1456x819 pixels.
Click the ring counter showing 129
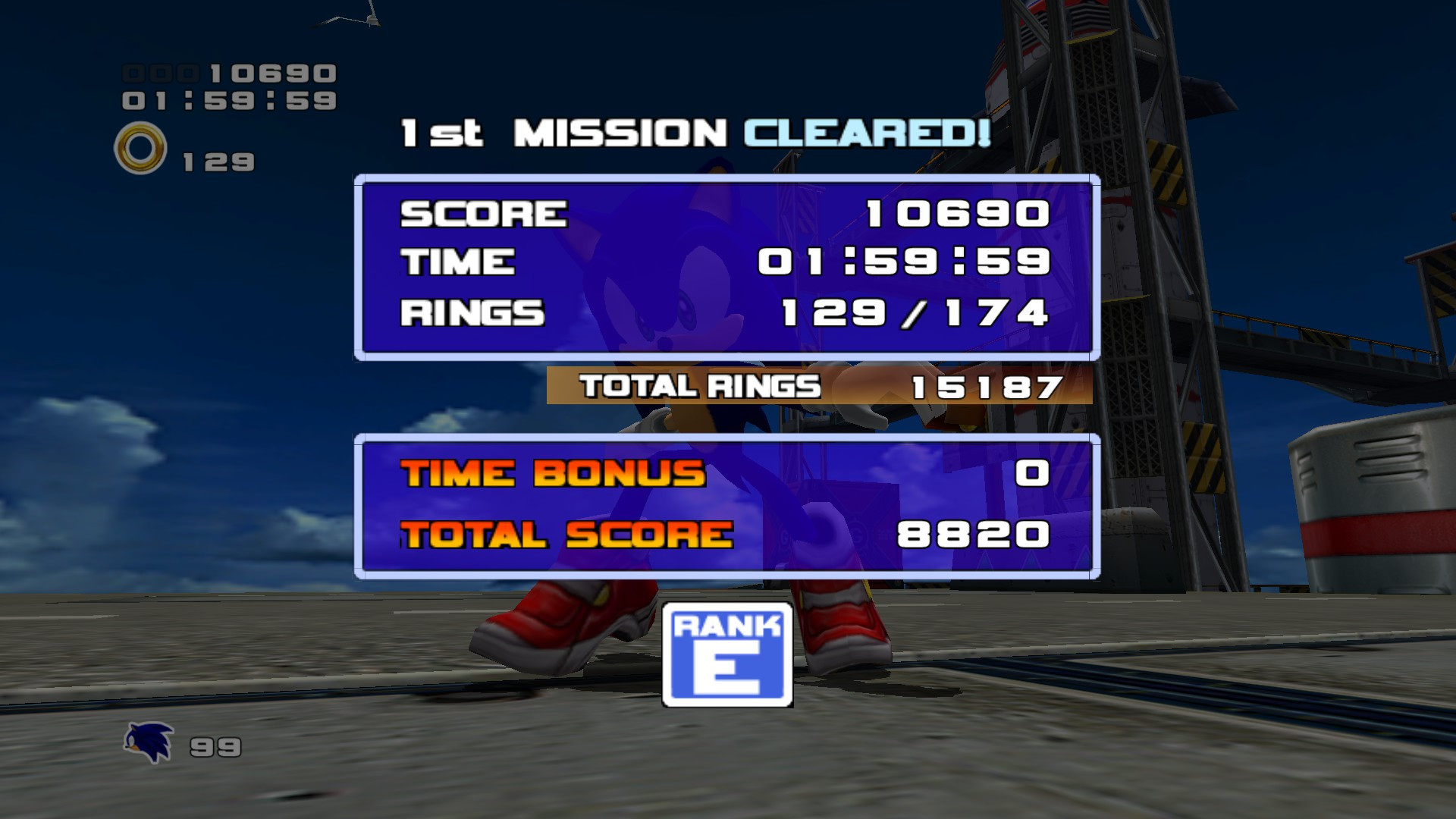216,159
